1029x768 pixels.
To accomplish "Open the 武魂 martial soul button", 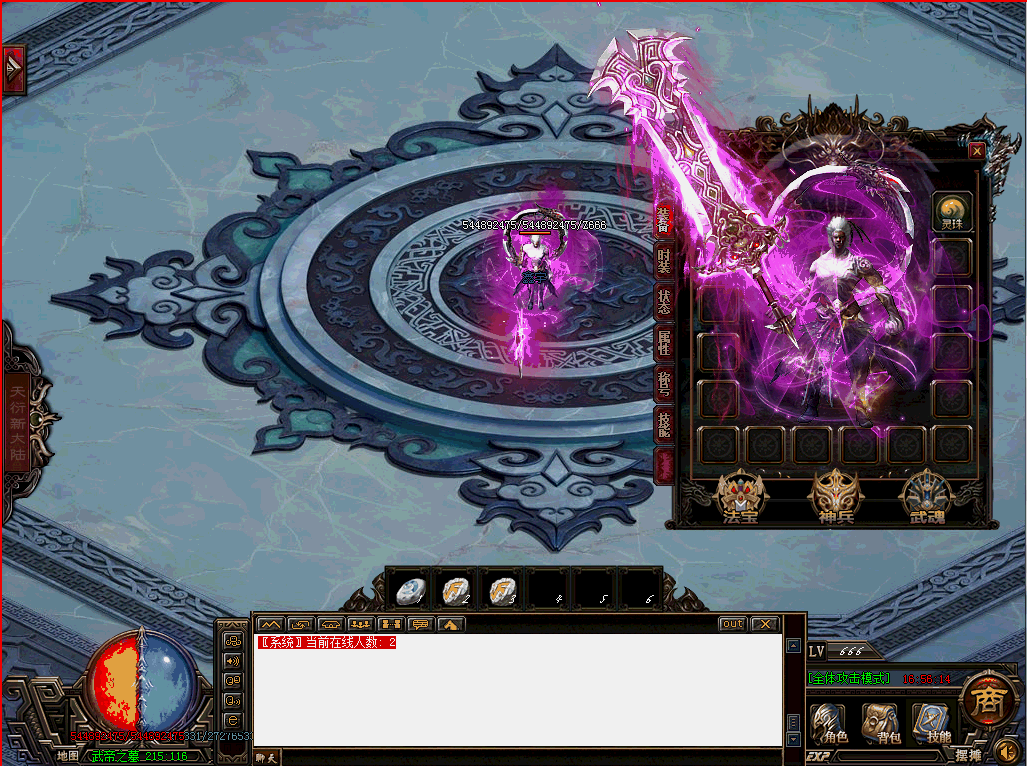I will click(x=927, y=497).
